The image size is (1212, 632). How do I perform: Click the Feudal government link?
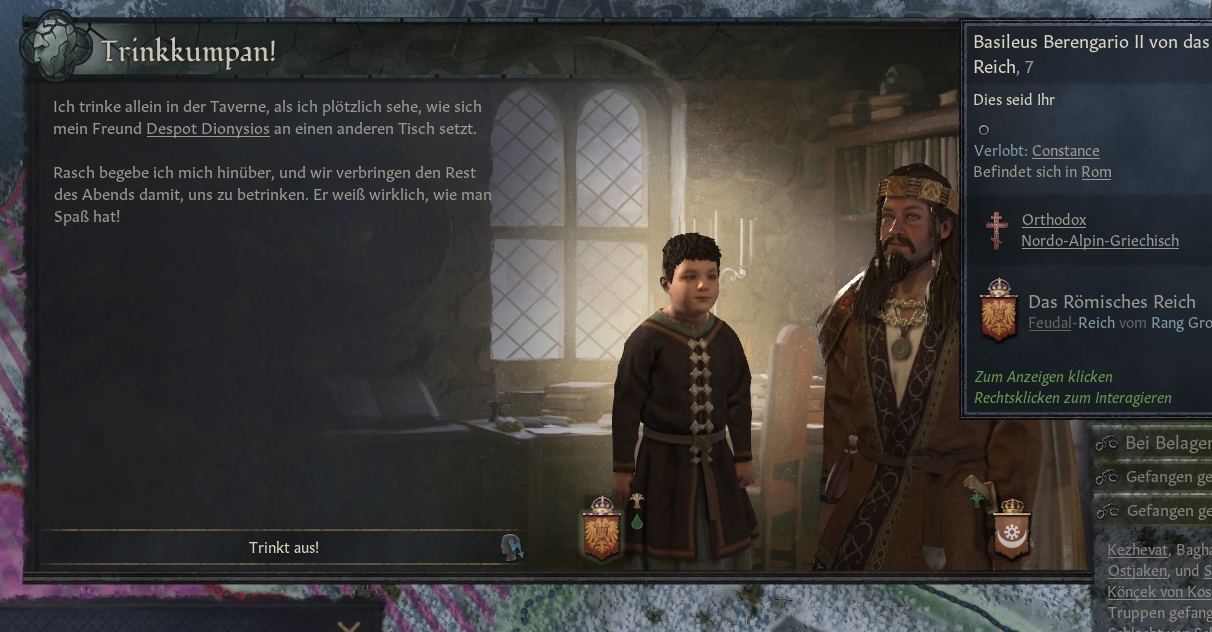(x=1049, y=323)
